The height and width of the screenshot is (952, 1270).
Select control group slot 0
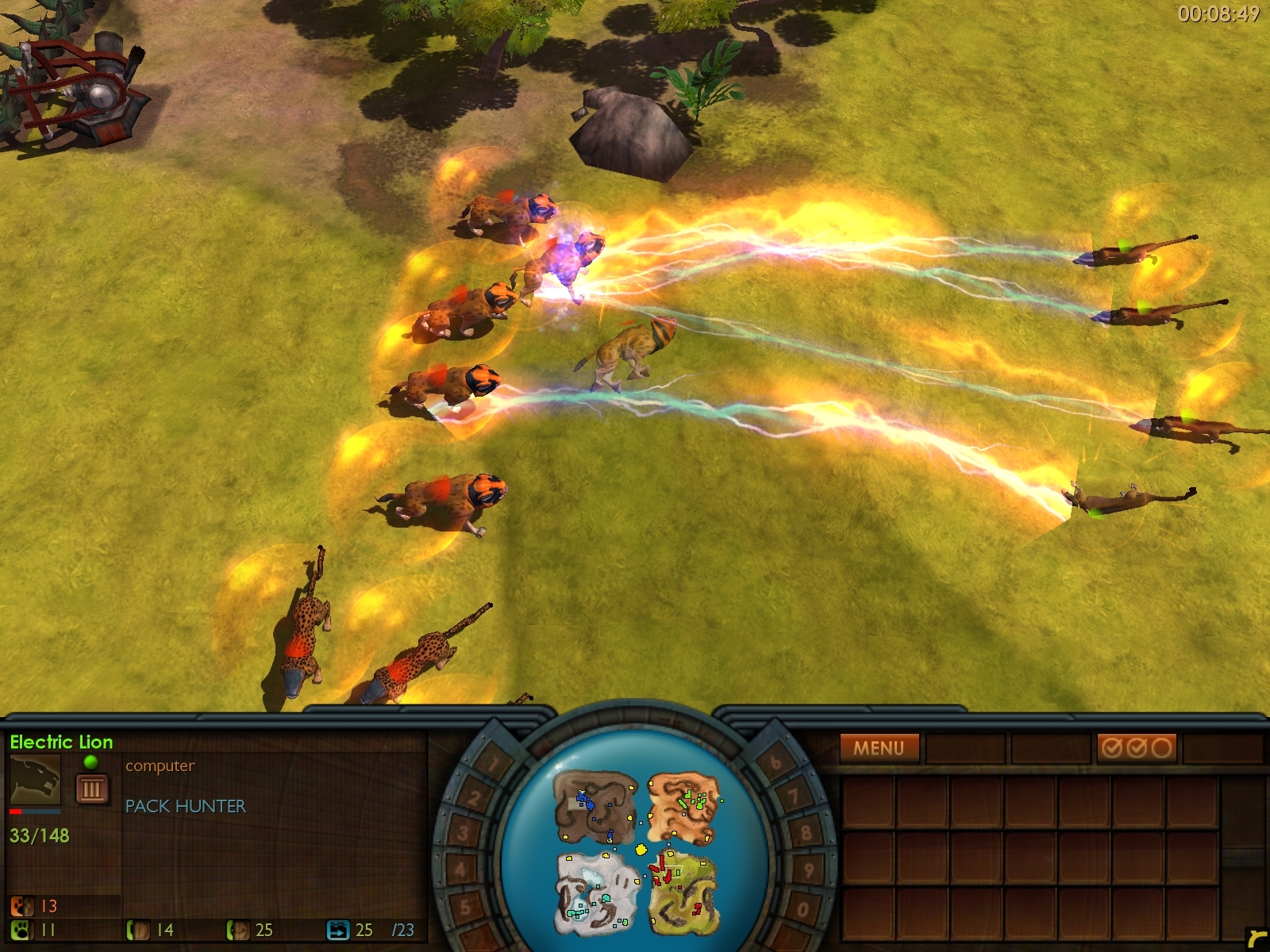[802, 908]
